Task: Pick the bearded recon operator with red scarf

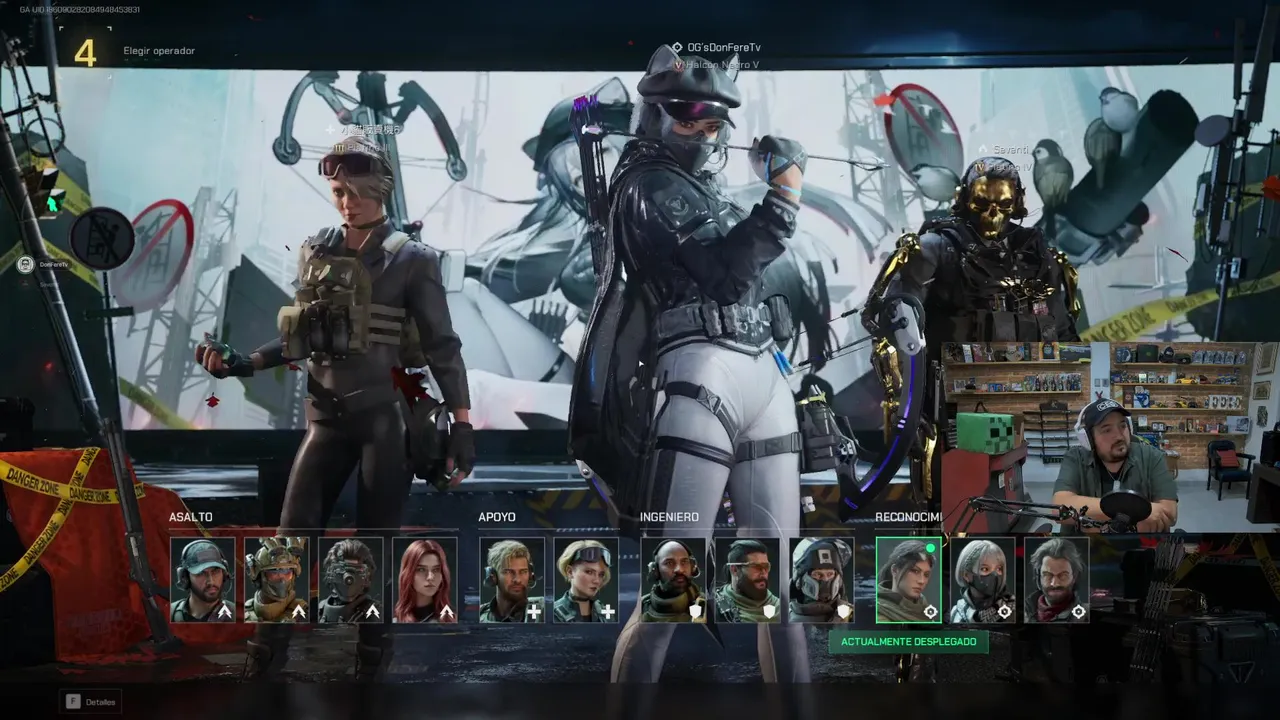Action: [1056, 580]
